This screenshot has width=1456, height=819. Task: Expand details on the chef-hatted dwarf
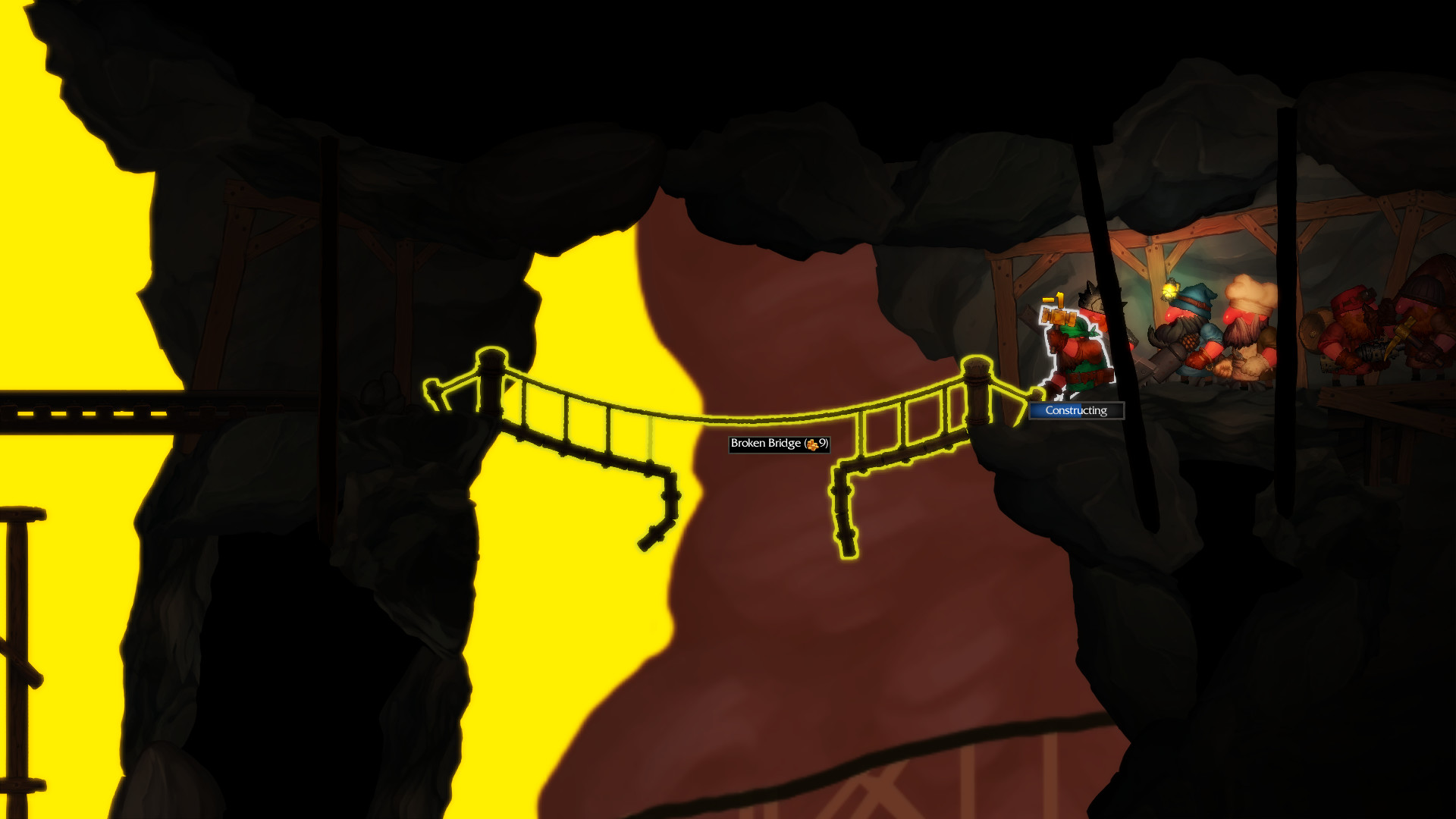pos(1247,318)
